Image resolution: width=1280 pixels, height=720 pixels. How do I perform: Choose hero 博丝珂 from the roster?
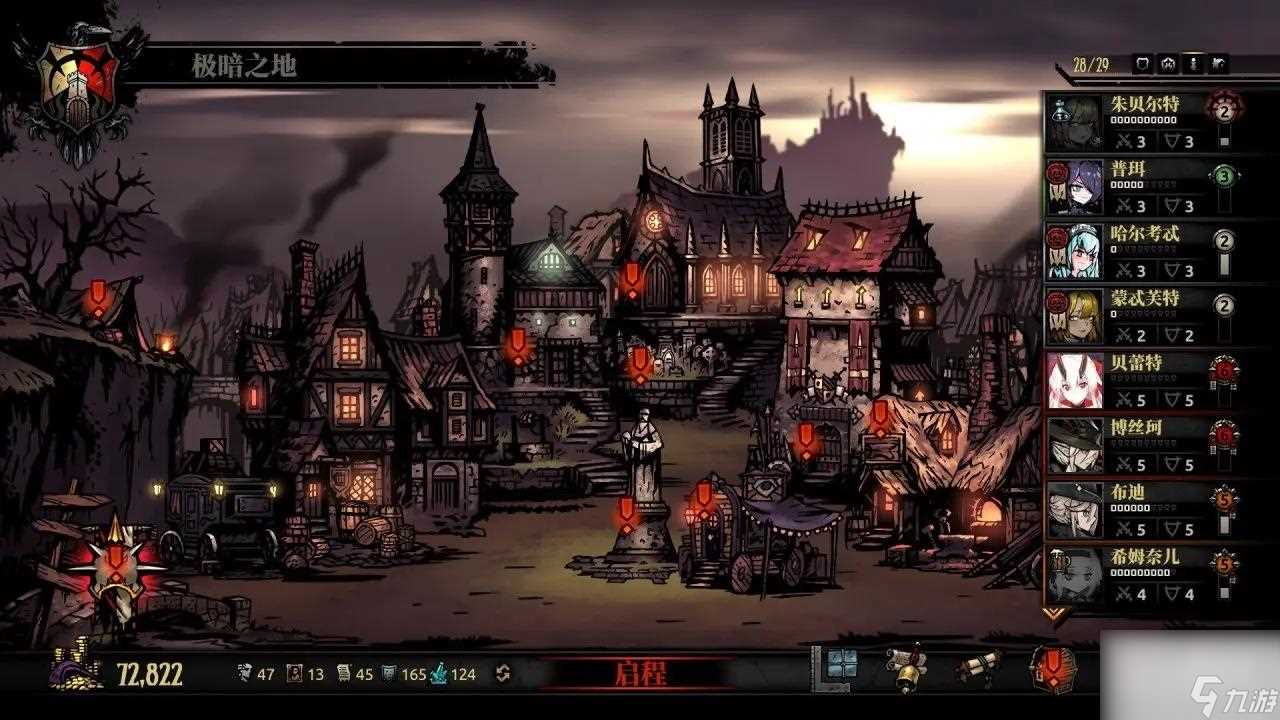(1130, 445)
